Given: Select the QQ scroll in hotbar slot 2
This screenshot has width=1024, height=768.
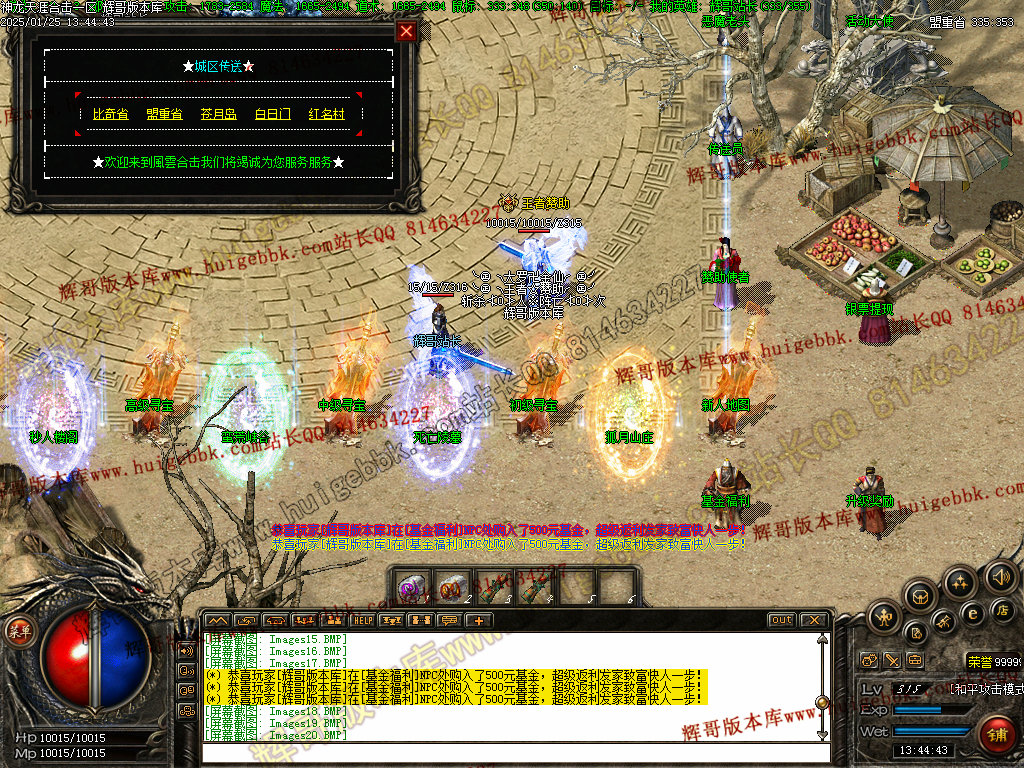Looking at the screenshot, I should click(452, 587).
